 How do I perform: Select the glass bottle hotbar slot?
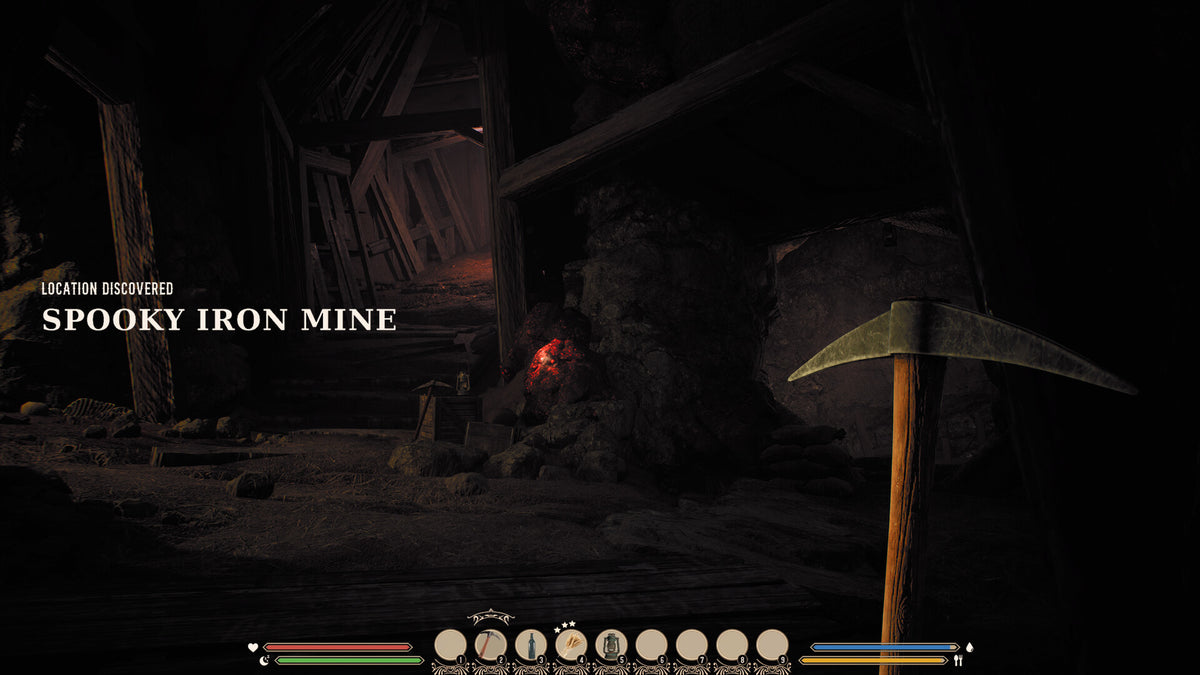(x=530, y=646)
